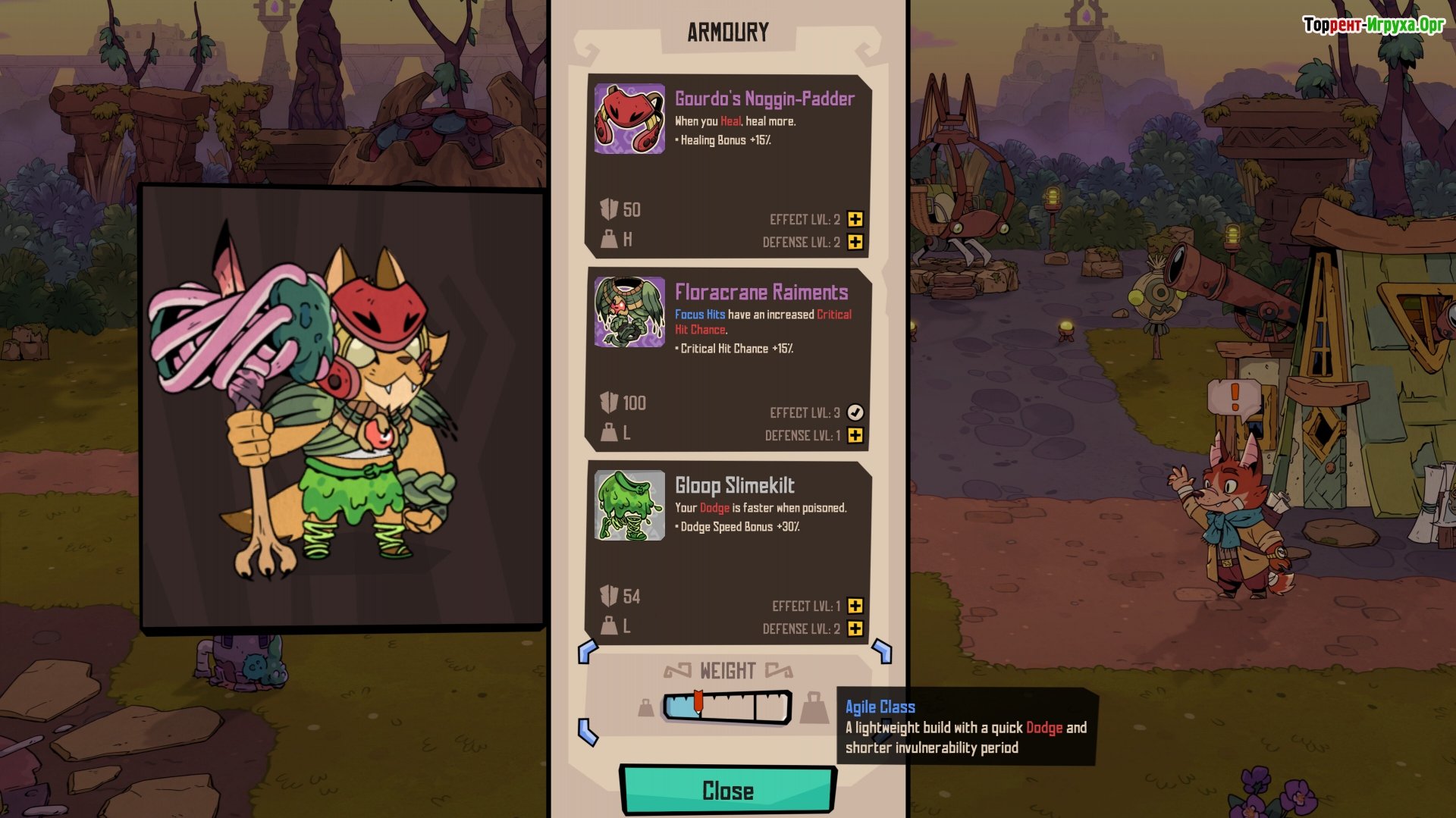
Task: Upgrade Gourdo's Noggin-Padder effect level
Action: [855, 219]
